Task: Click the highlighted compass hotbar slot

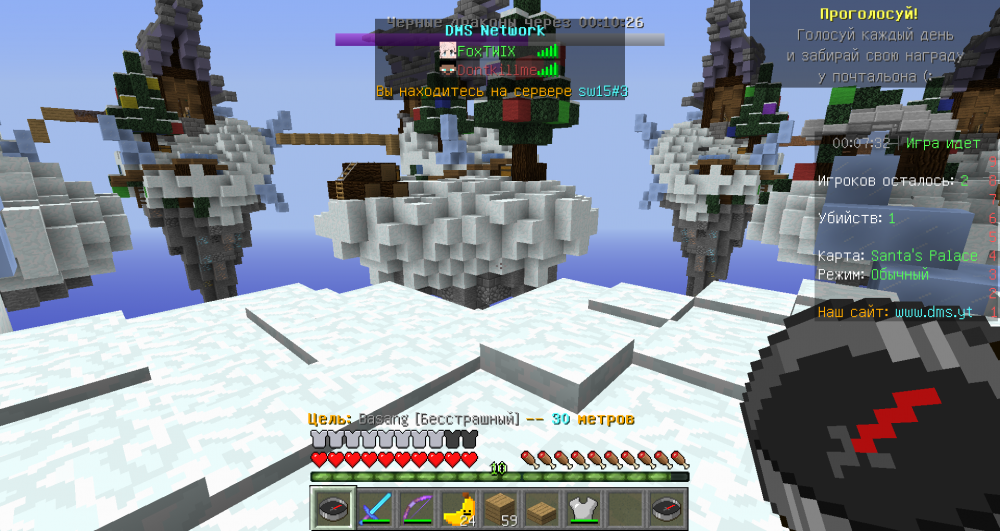Action: pyautogui.click(x=335, y=508)
